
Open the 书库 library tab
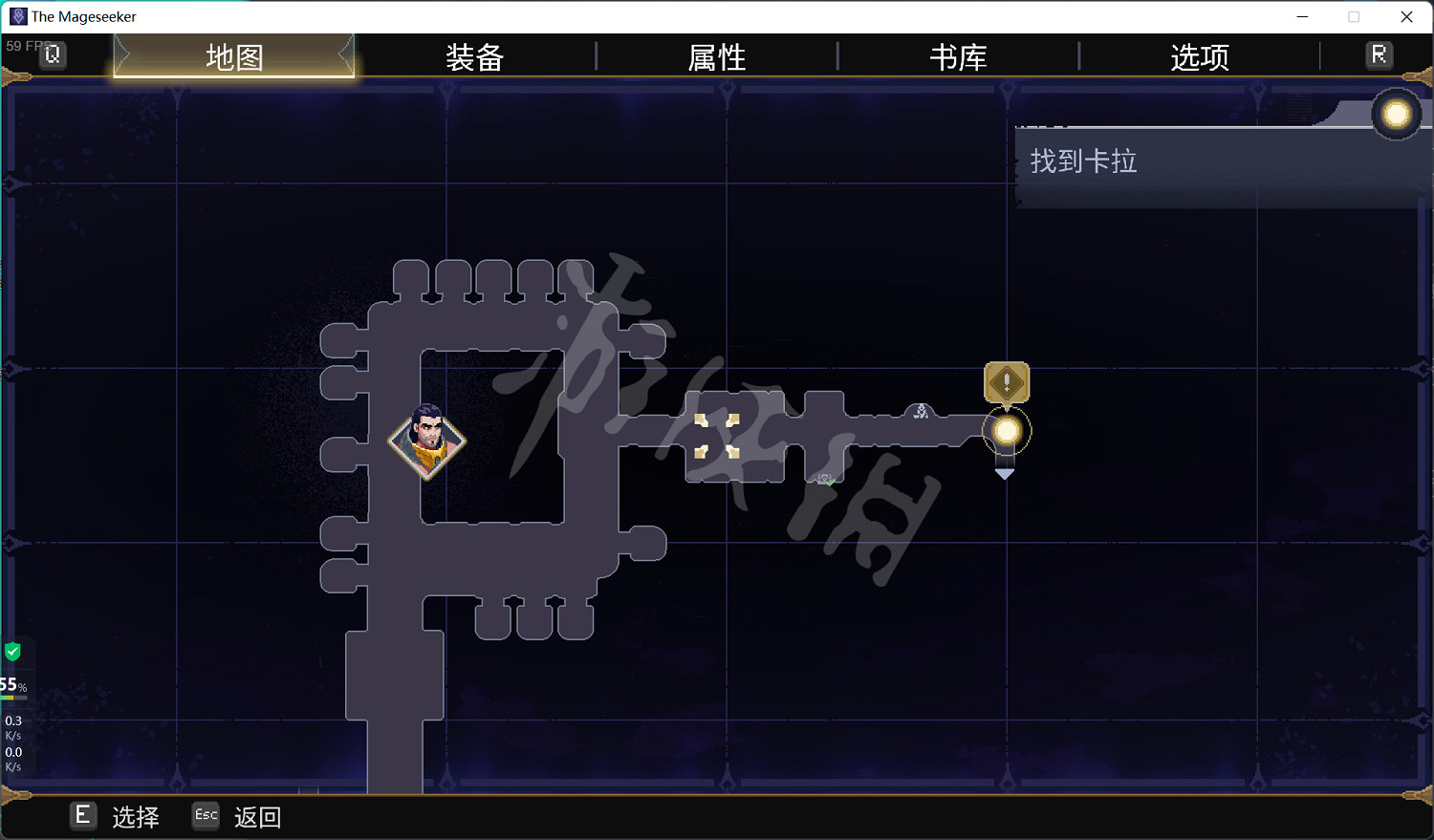click(958, 57)
